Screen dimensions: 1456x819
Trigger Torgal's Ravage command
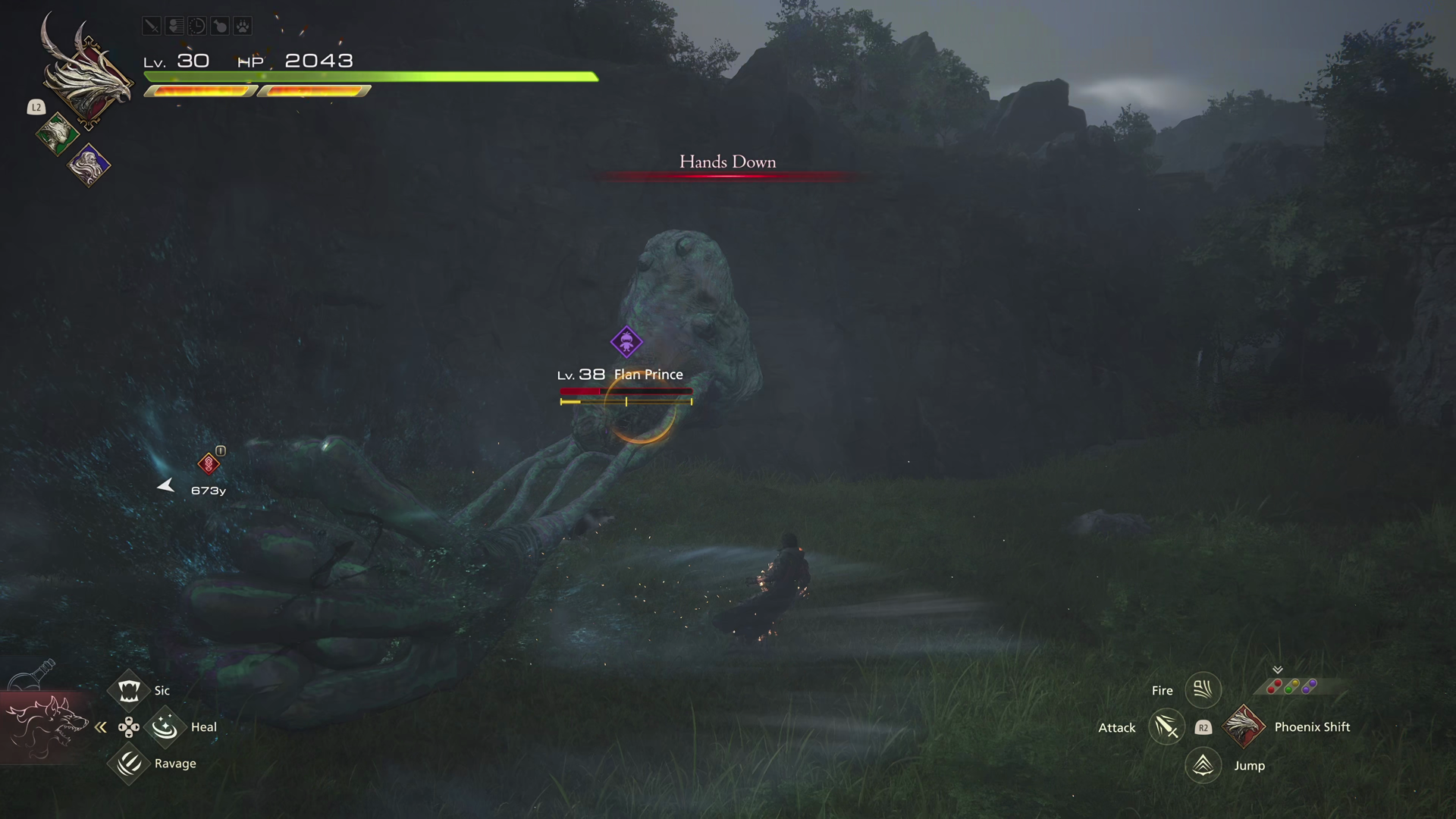pos(129,763)
